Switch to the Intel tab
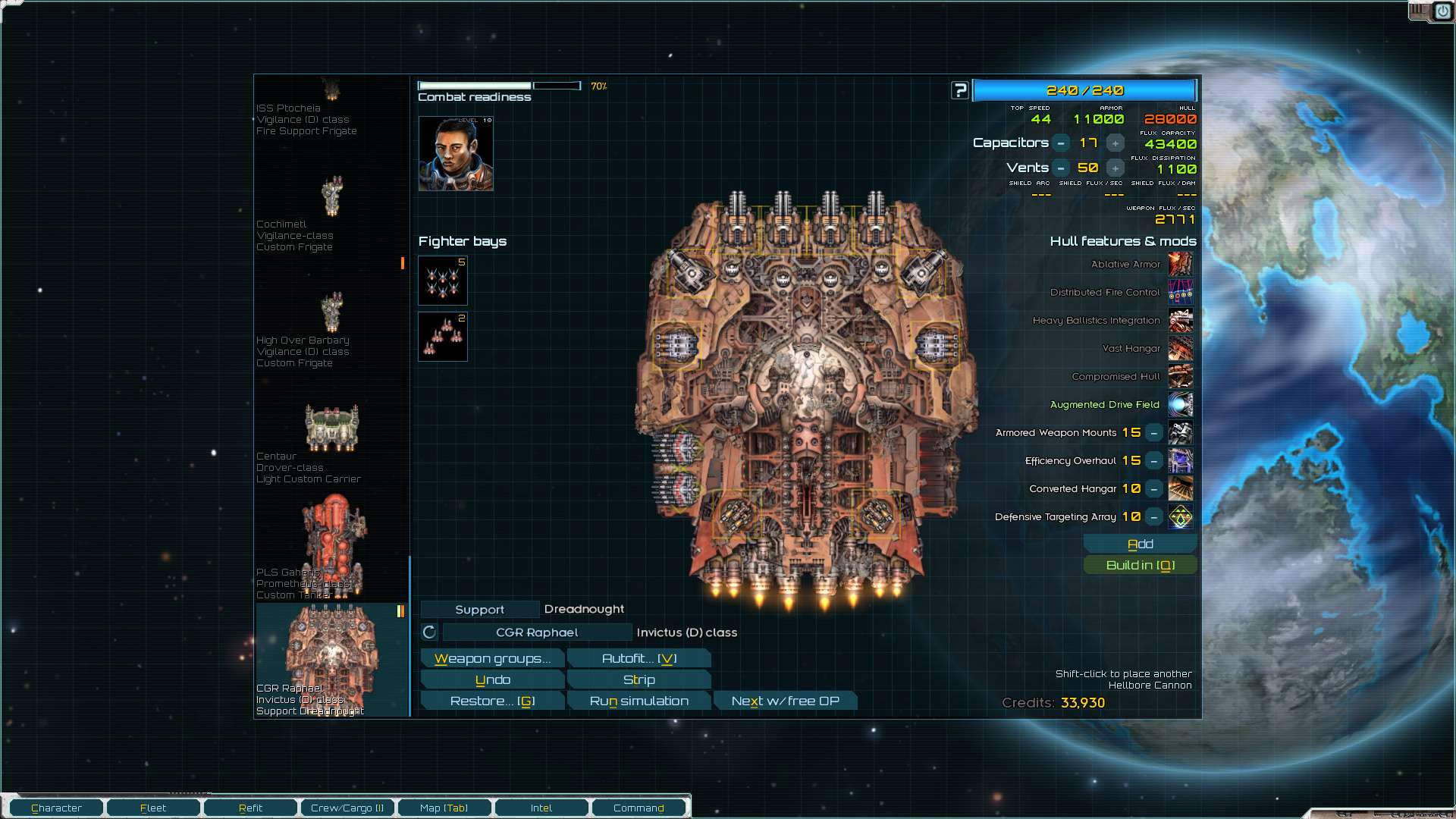The width and height of the screenshot is (1456, 819). [x=541, y=808]
